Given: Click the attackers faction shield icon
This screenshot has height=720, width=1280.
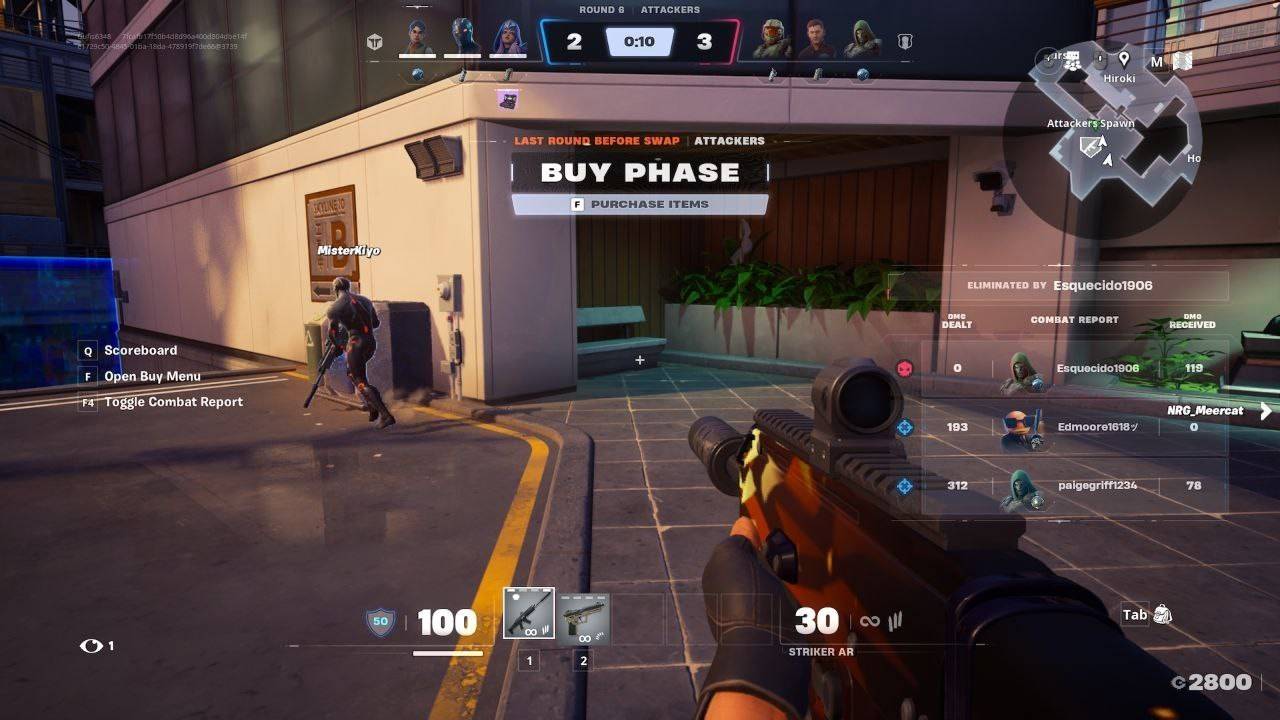Looking at the screenshot, I should coord(375,42).
